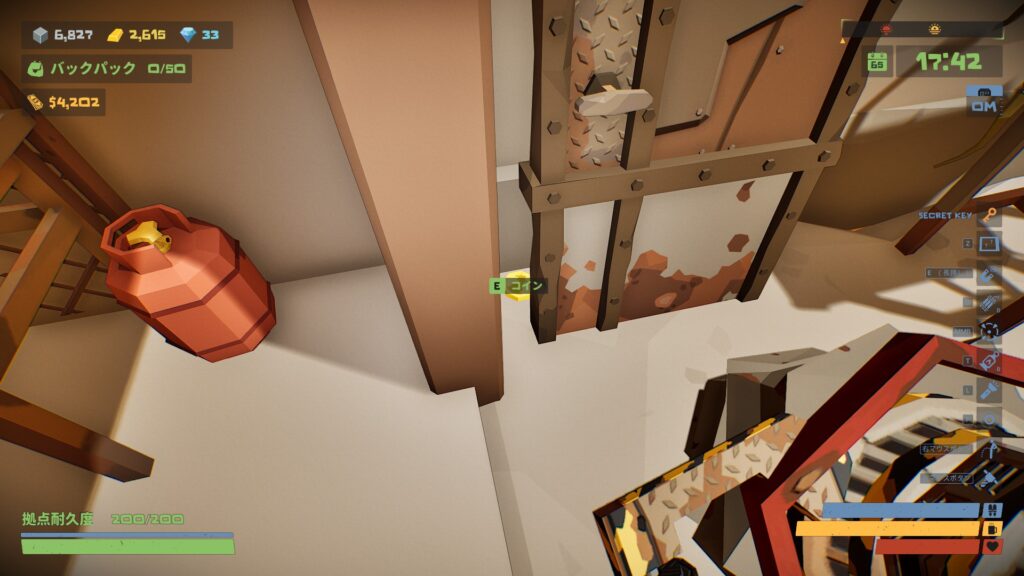Click the calendar day icon
Viewport: 1024px width, 576px height.
tap(877, 62)
